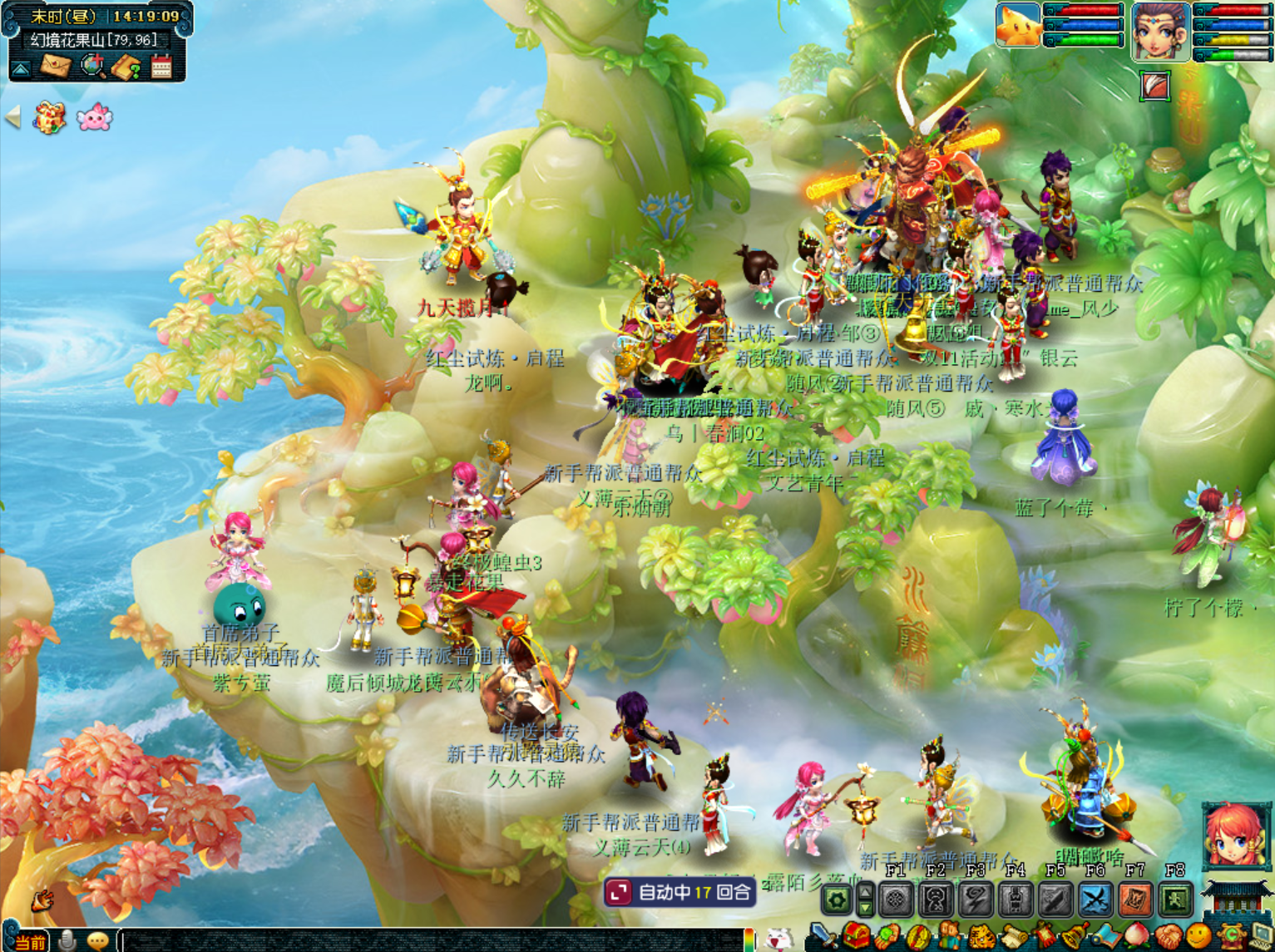Open the gift box reward icon
This screenshot has height=952, width=1275.
49,118
